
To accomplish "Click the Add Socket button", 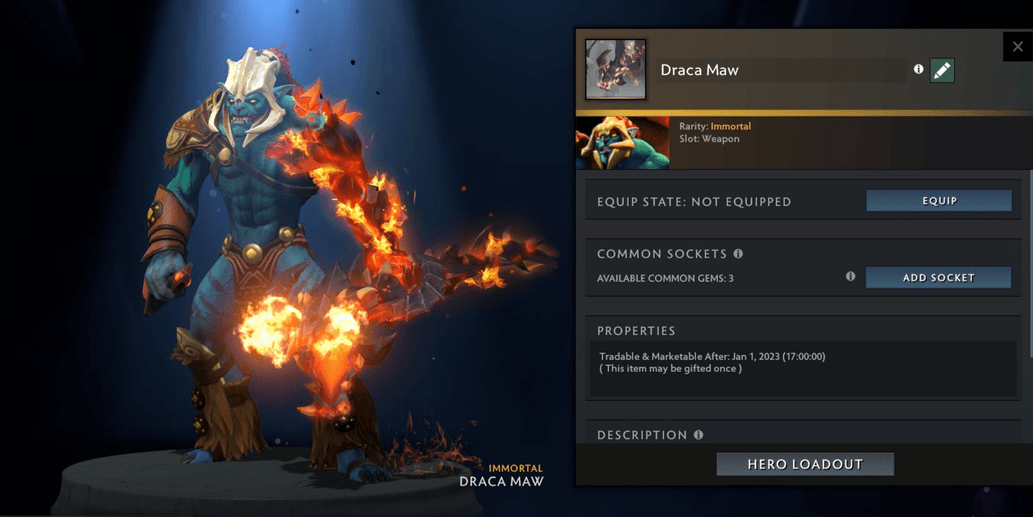I will pyautogui.click(x=938, y=278).
